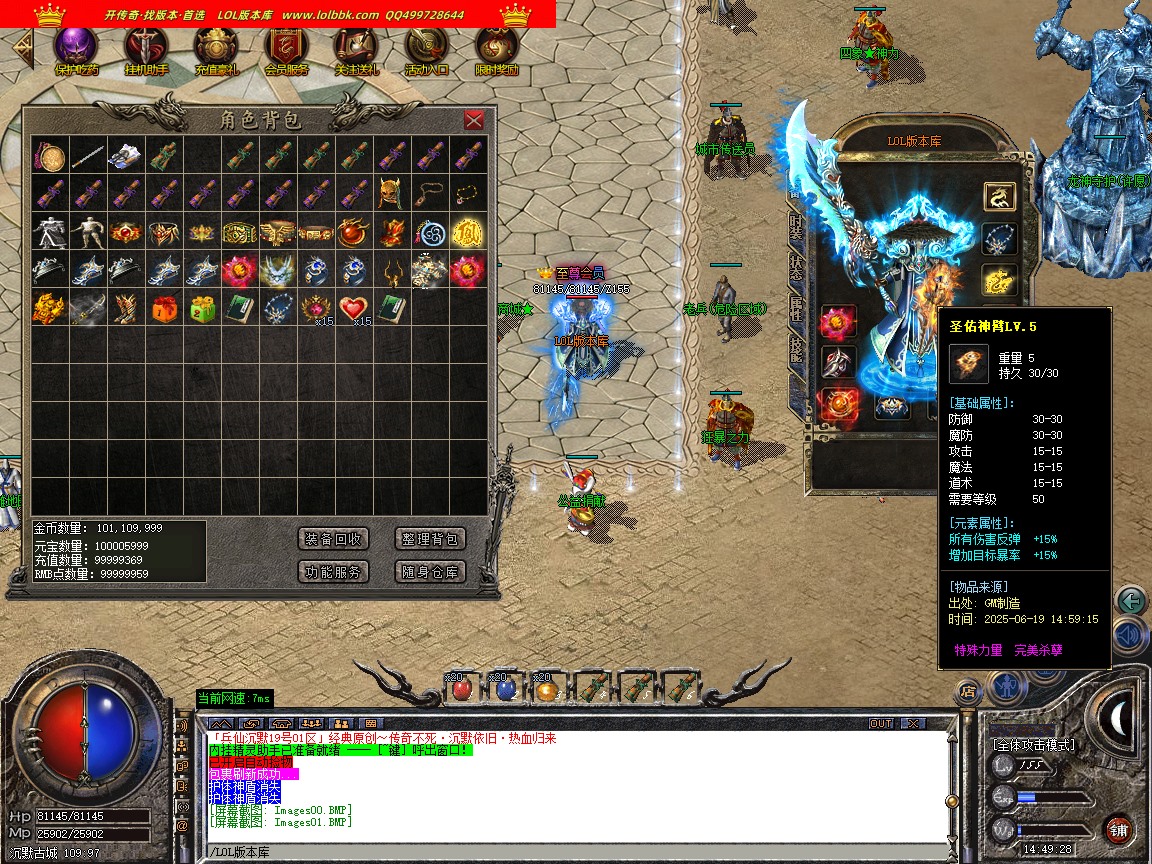Open the 活动入口 event entrance
The height and width of the screenshot is (864, 1152).
point(426,50)
